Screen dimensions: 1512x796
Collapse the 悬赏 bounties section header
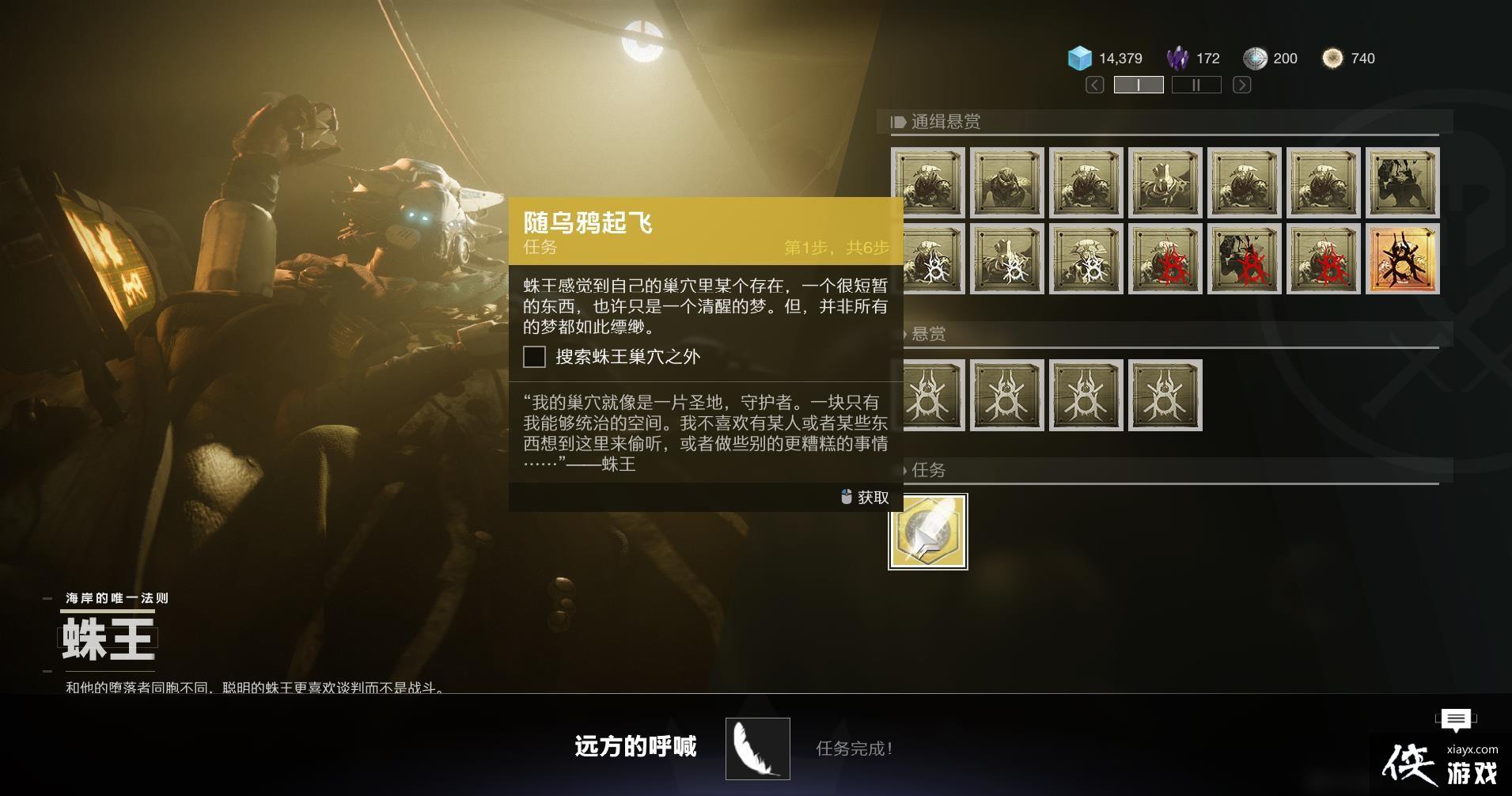coord(927,334)
